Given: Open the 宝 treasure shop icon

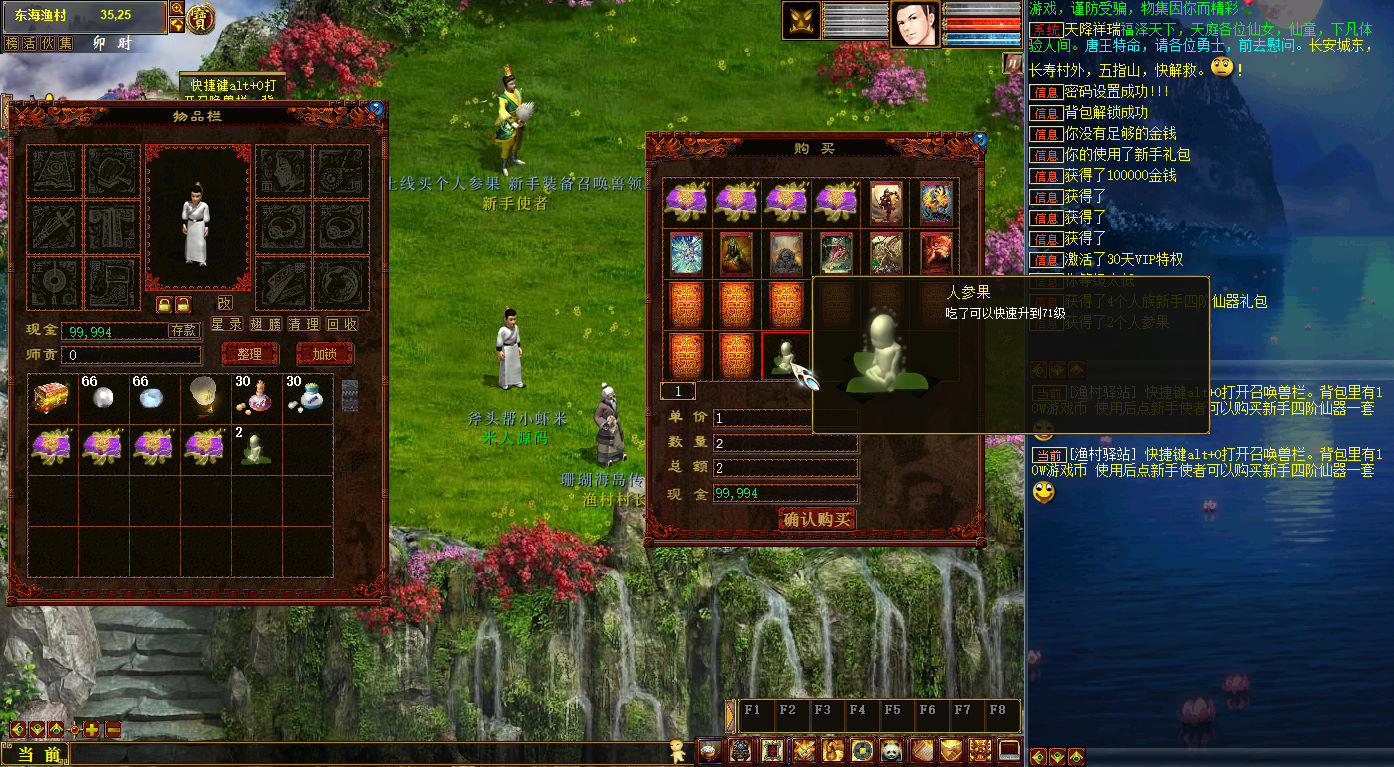Looking at the screenshot, I should coord(202,18).
